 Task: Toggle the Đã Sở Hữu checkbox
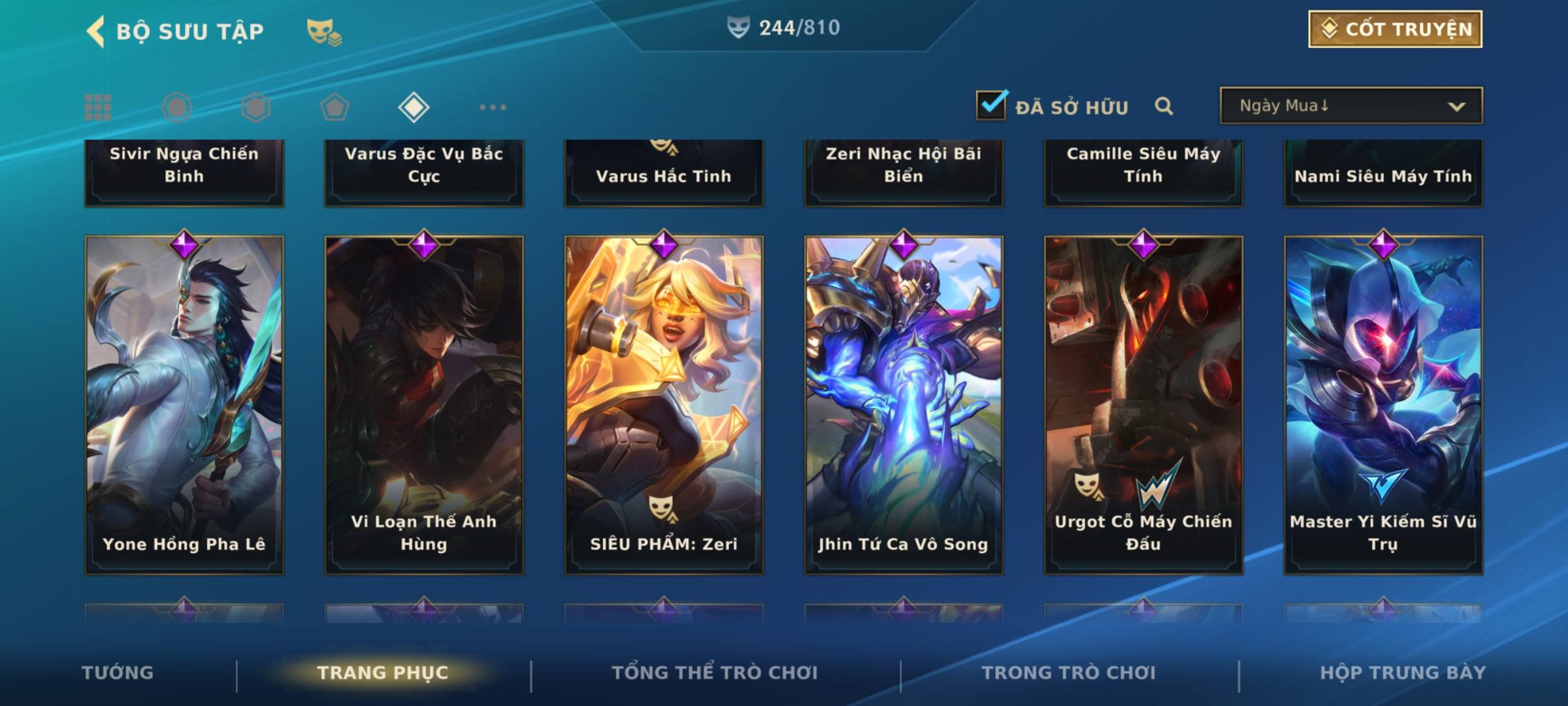click(x=991, y=105)
